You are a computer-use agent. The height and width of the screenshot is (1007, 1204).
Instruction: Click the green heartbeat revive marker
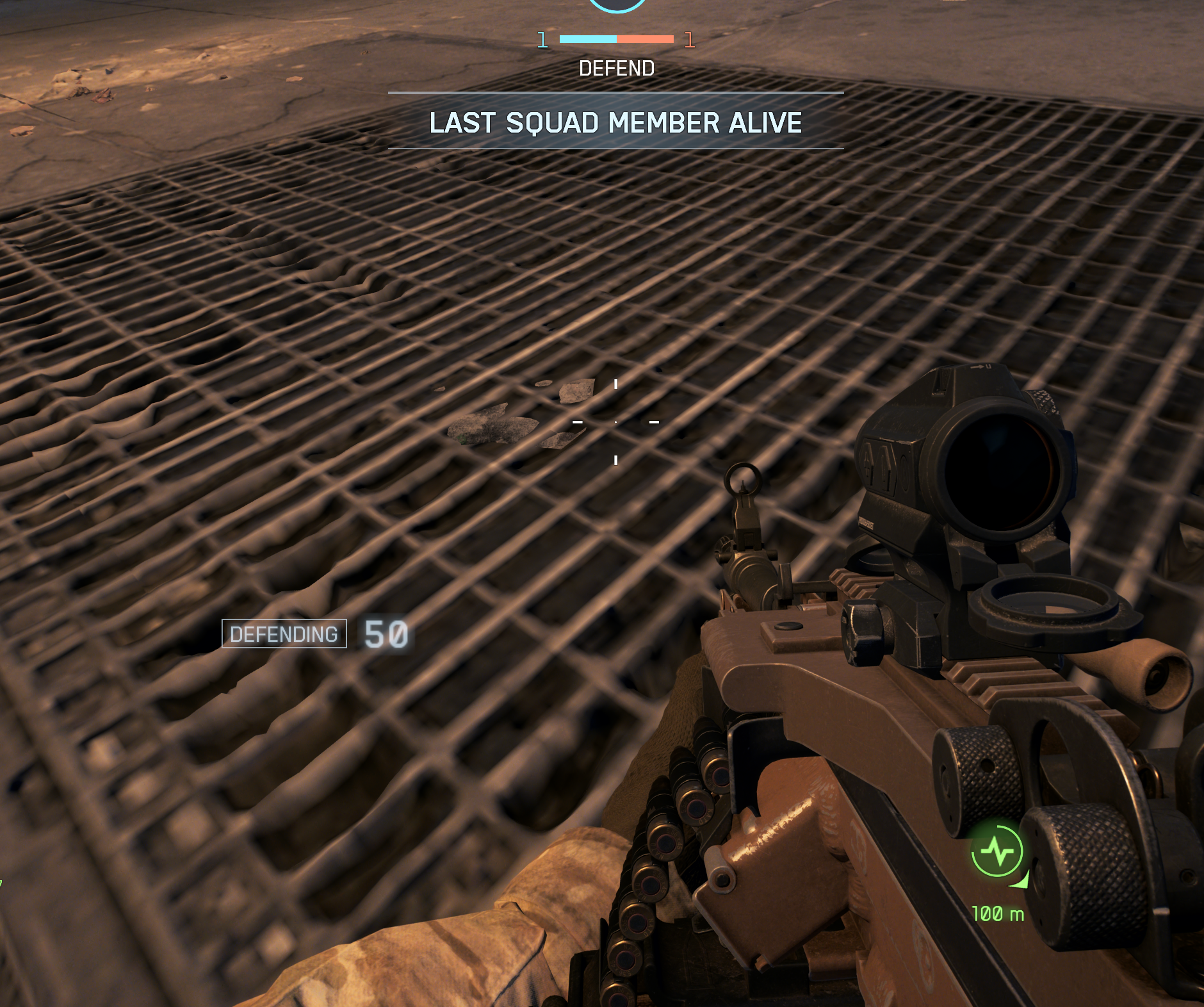[x=997, y=852]
